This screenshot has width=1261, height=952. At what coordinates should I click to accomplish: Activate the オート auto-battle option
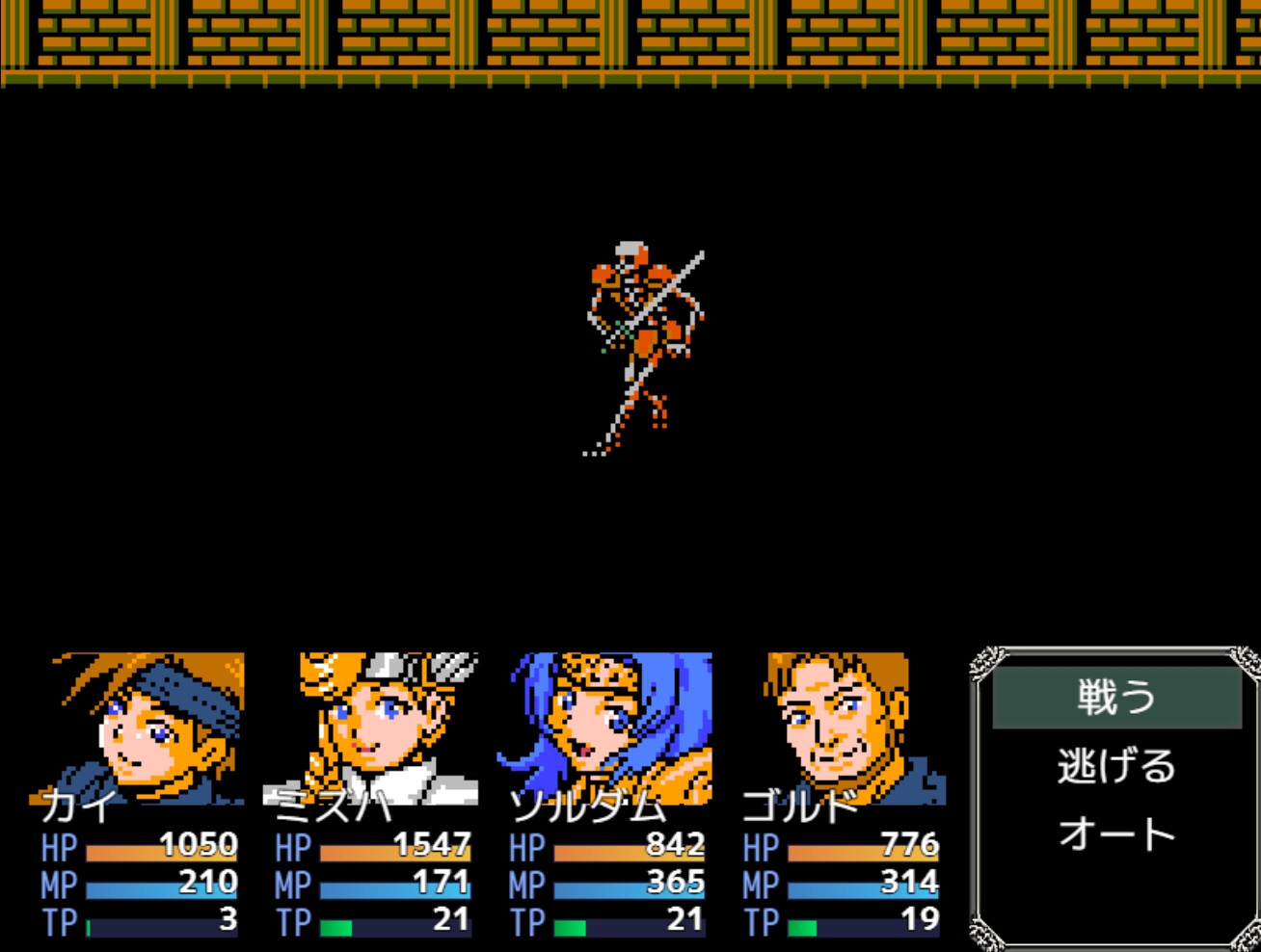tap(1116, 834)
